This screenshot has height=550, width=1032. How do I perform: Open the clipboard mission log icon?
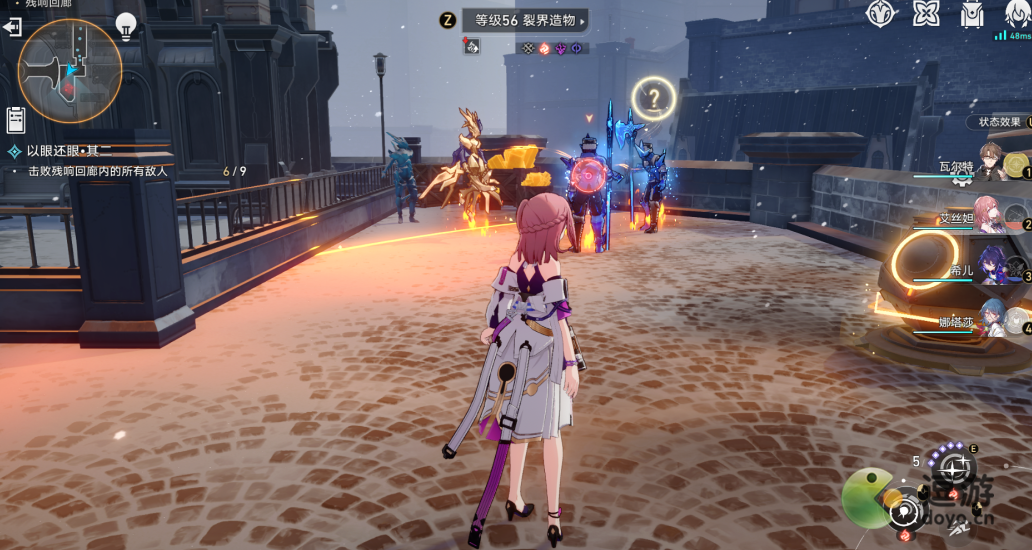click(15, 120)
